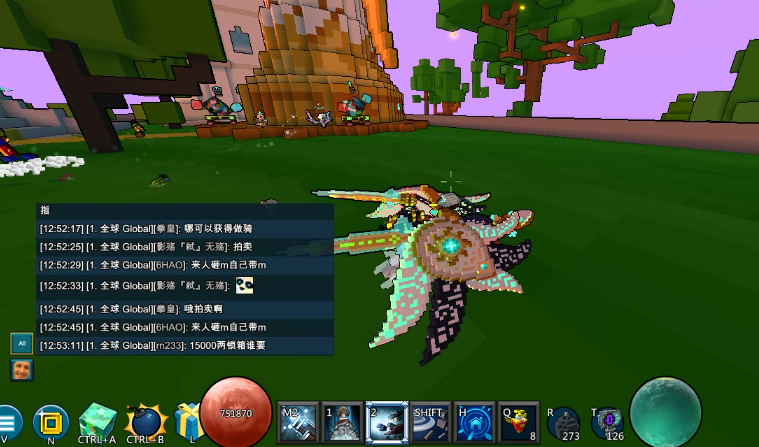Click the emote image in the chat log

[245, 286]
